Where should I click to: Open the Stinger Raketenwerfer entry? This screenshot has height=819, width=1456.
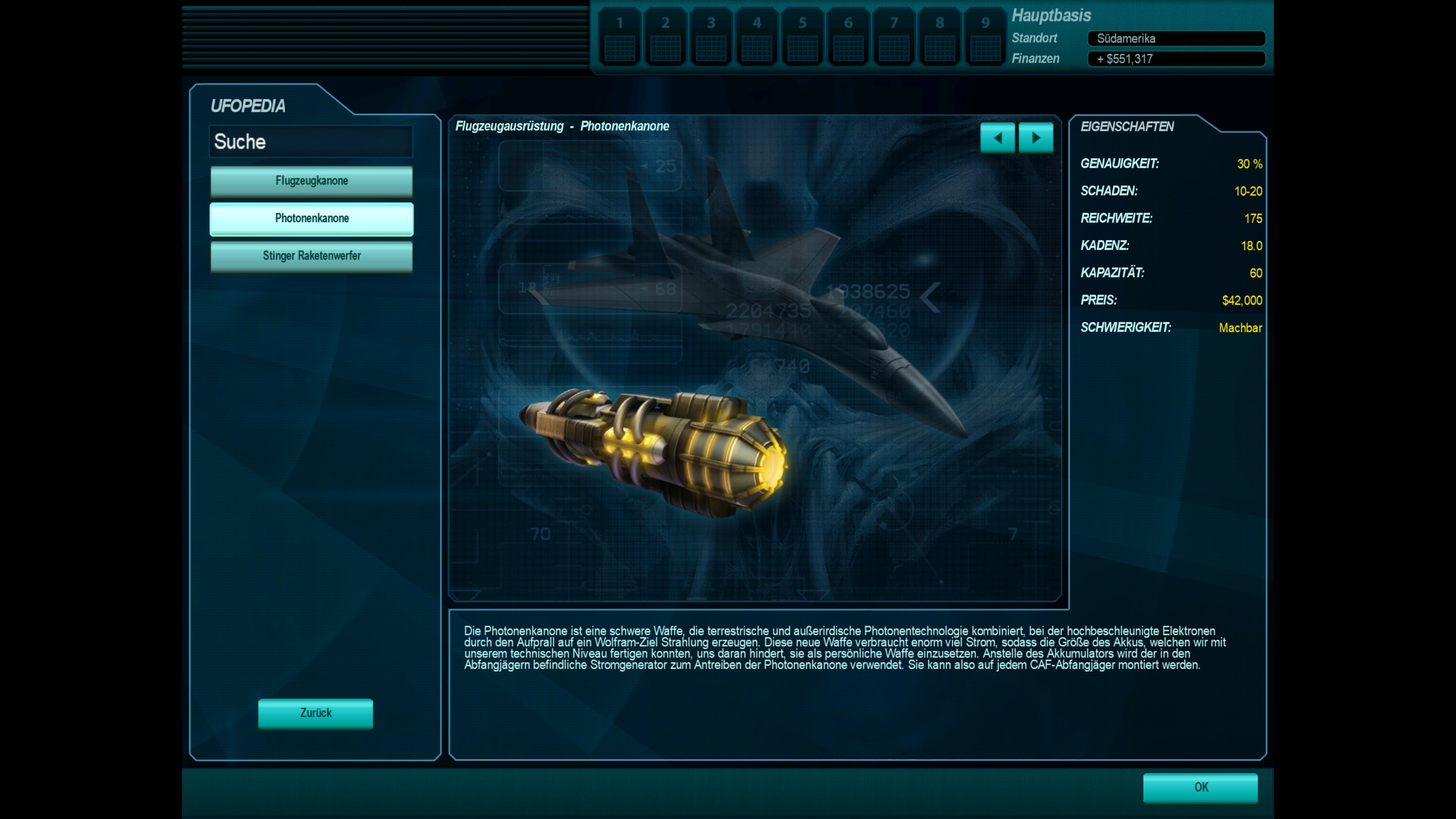[311, 256]
